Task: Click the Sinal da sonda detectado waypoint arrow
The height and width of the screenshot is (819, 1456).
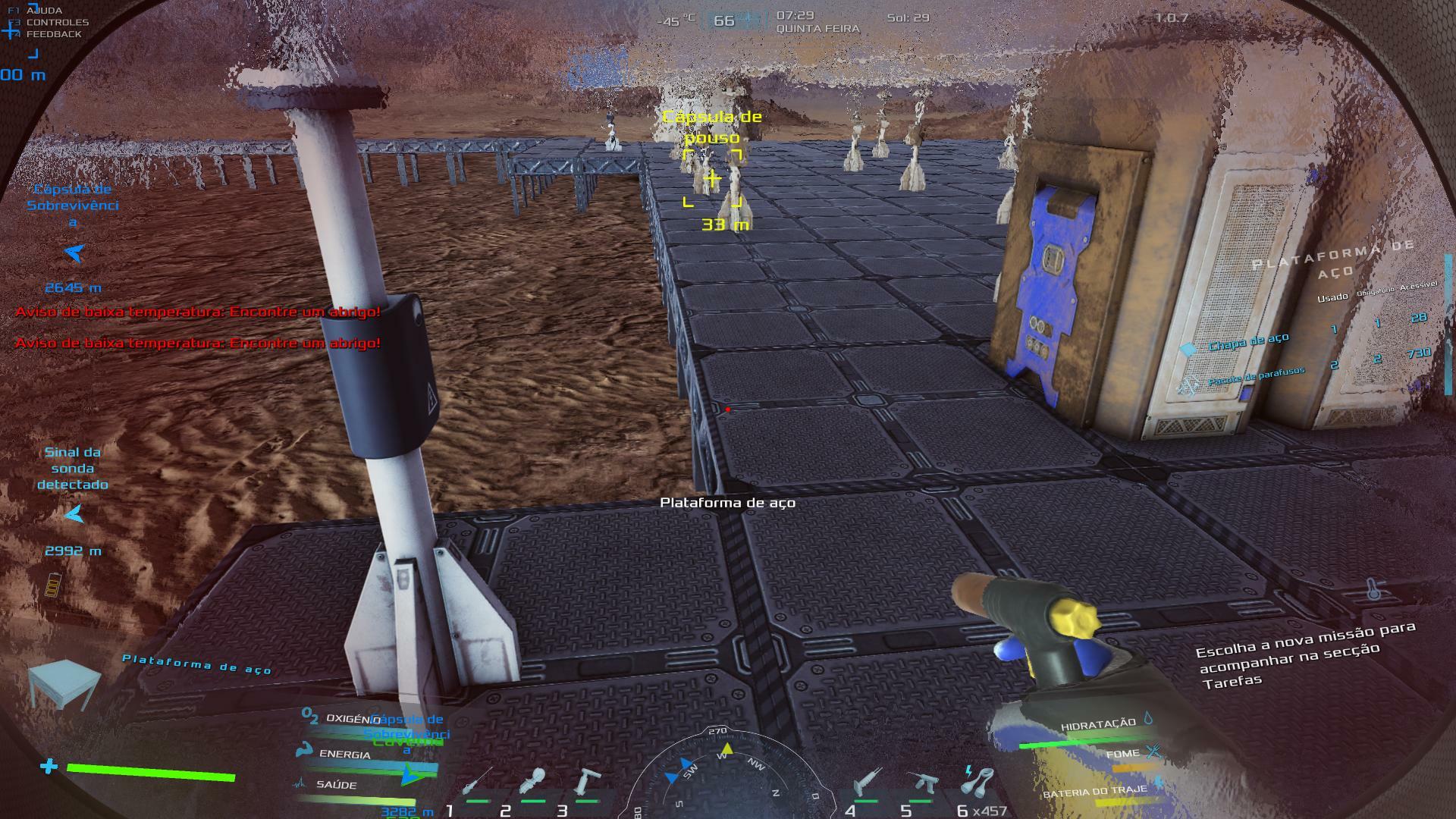Action: [x=74, y=516]
